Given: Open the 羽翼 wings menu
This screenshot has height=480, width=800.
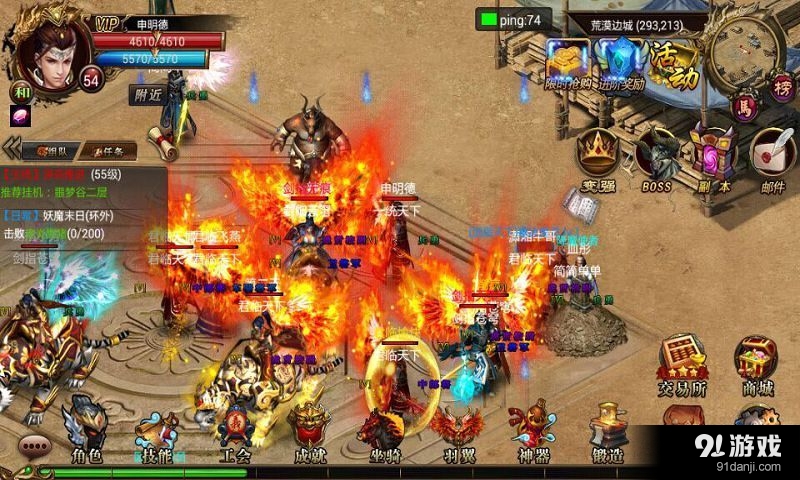Looking at the screenshot, I should pos(458,432).
